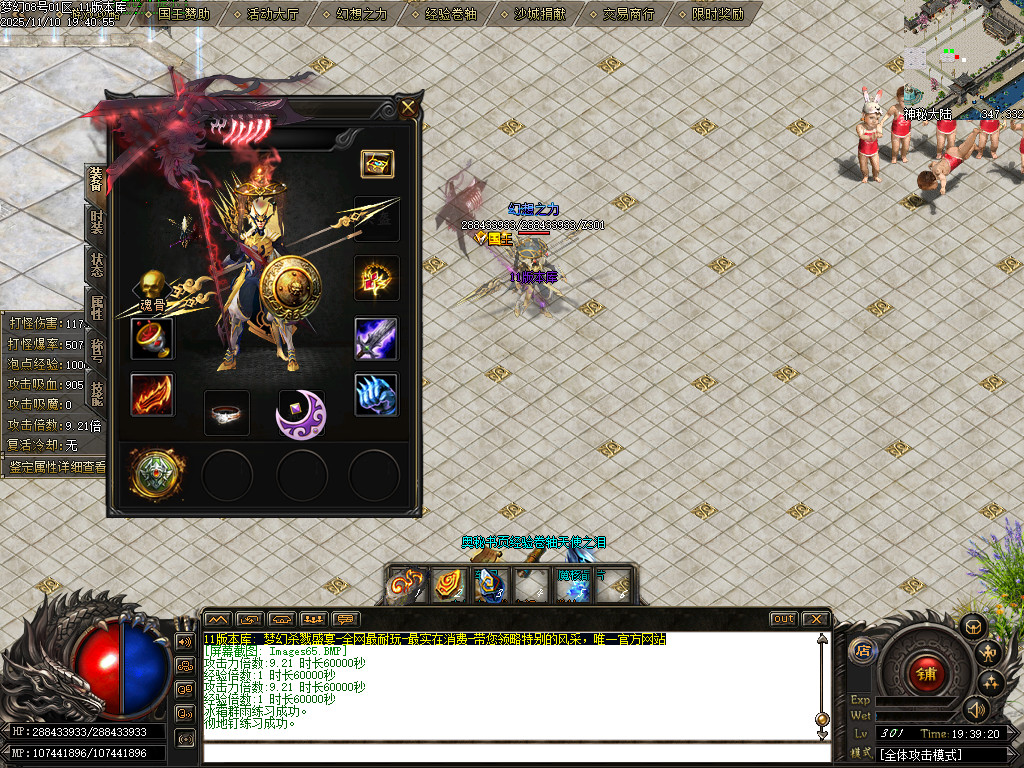
Task: Show the 属性 attributes tab
Action: (96, 306)
